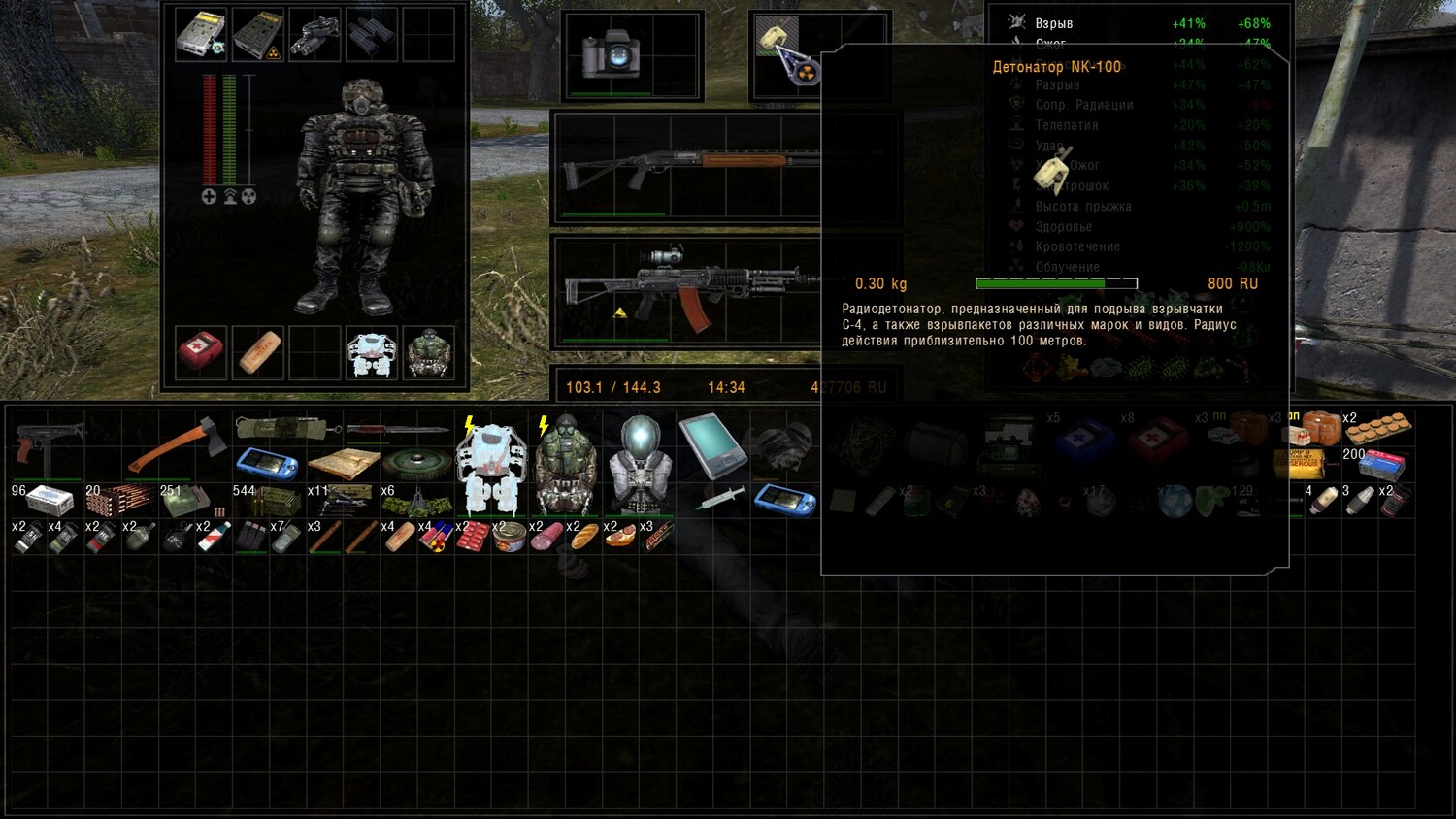
Task: Pick the white exoskeleton in the backpack
Action: pos(491,466)
